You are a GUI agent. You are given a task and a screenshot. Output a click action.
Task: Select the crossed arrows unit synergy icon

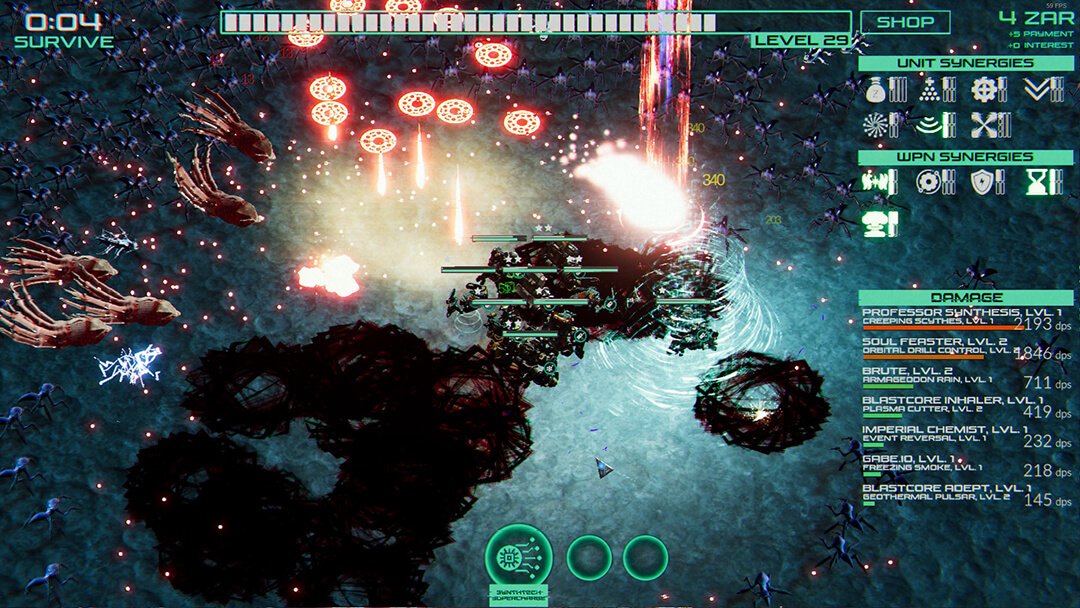click(x=984, y=125)
